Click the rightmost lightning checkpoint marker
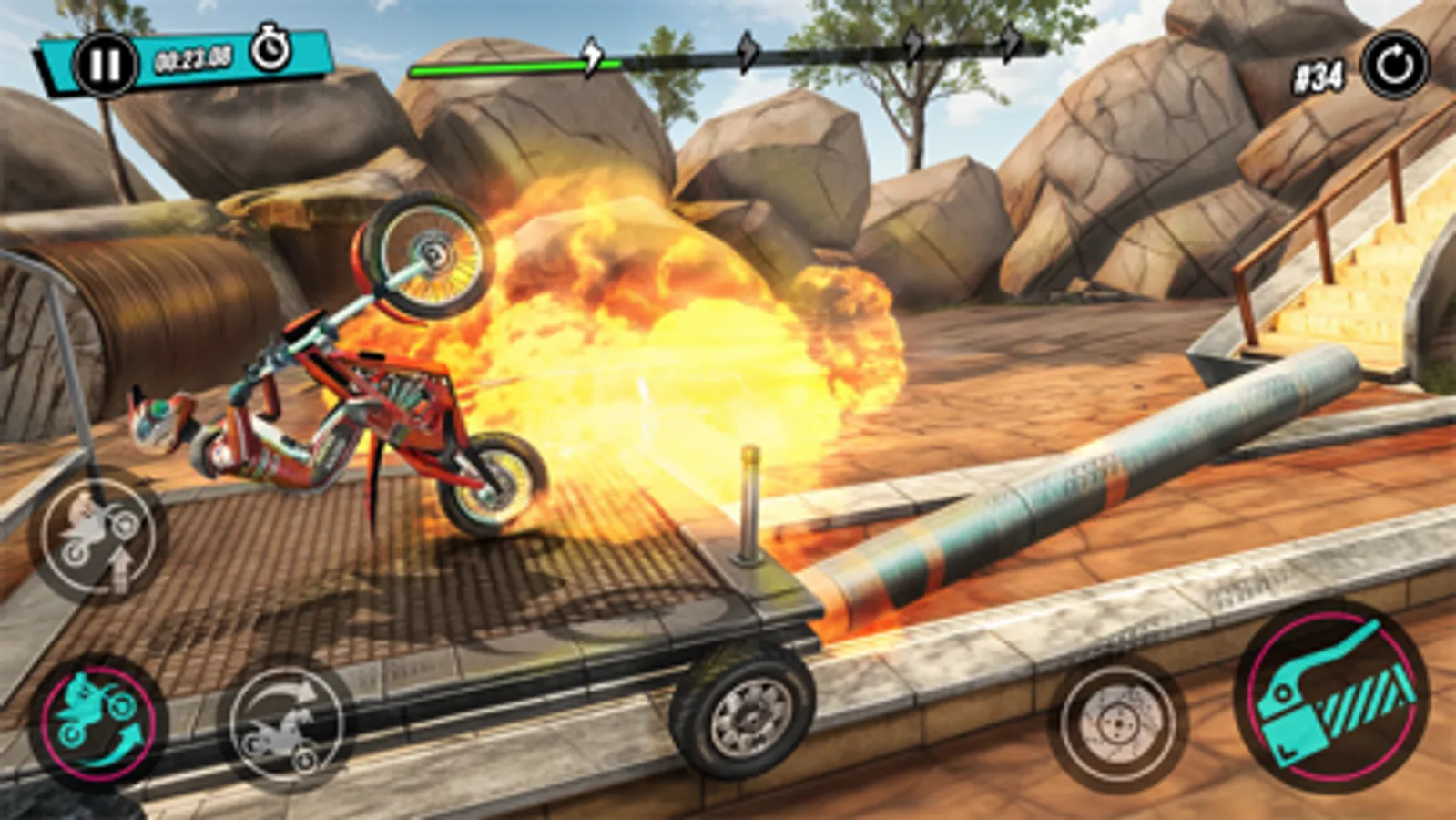The image size is (1456, 820). coord(1009,44)
